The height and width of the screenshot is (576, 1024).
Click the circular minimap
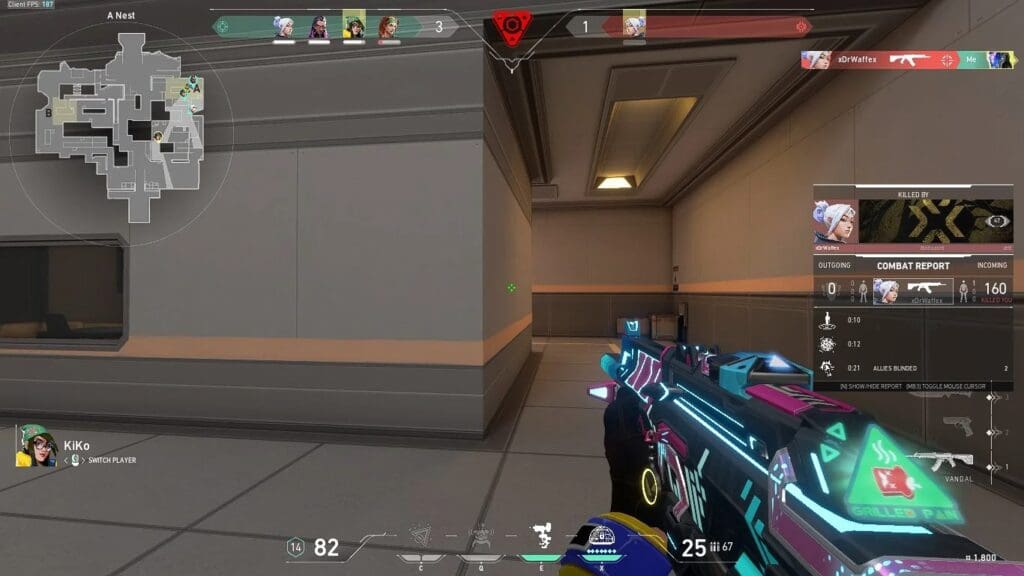pyautogui.click(x=120, y=118)
